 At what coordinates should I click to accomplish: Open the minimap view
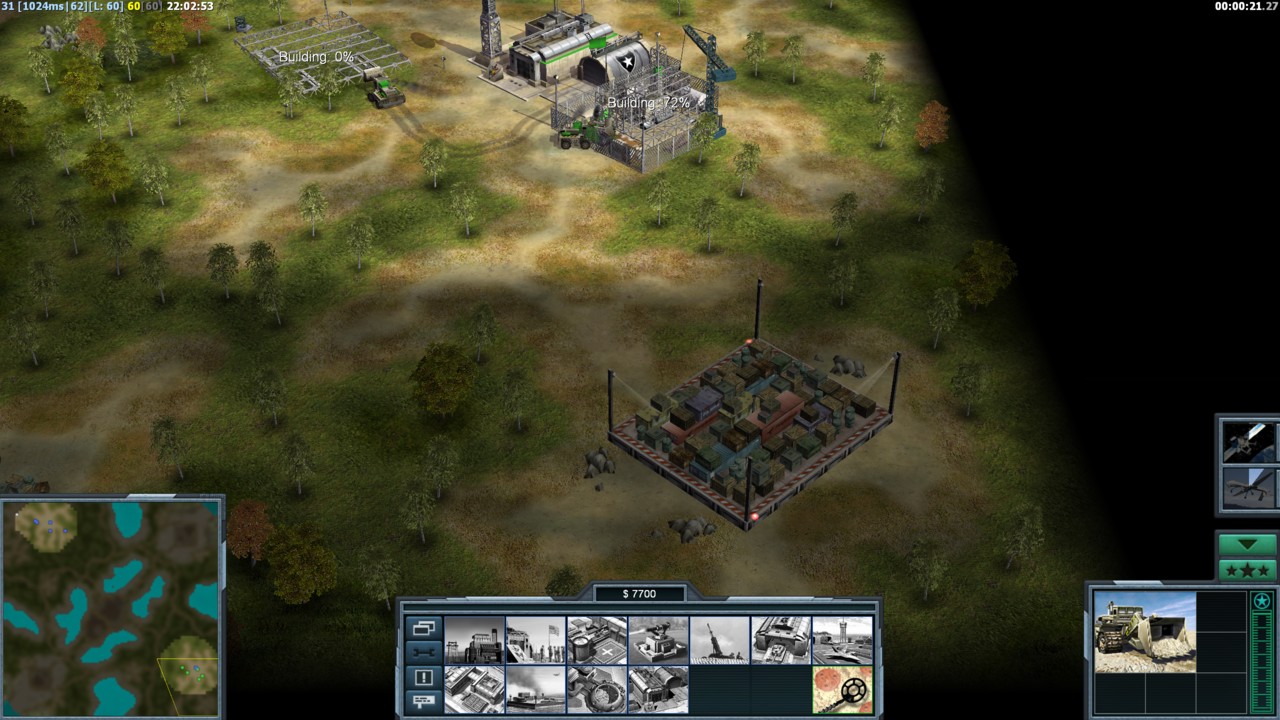coord(110,608)
